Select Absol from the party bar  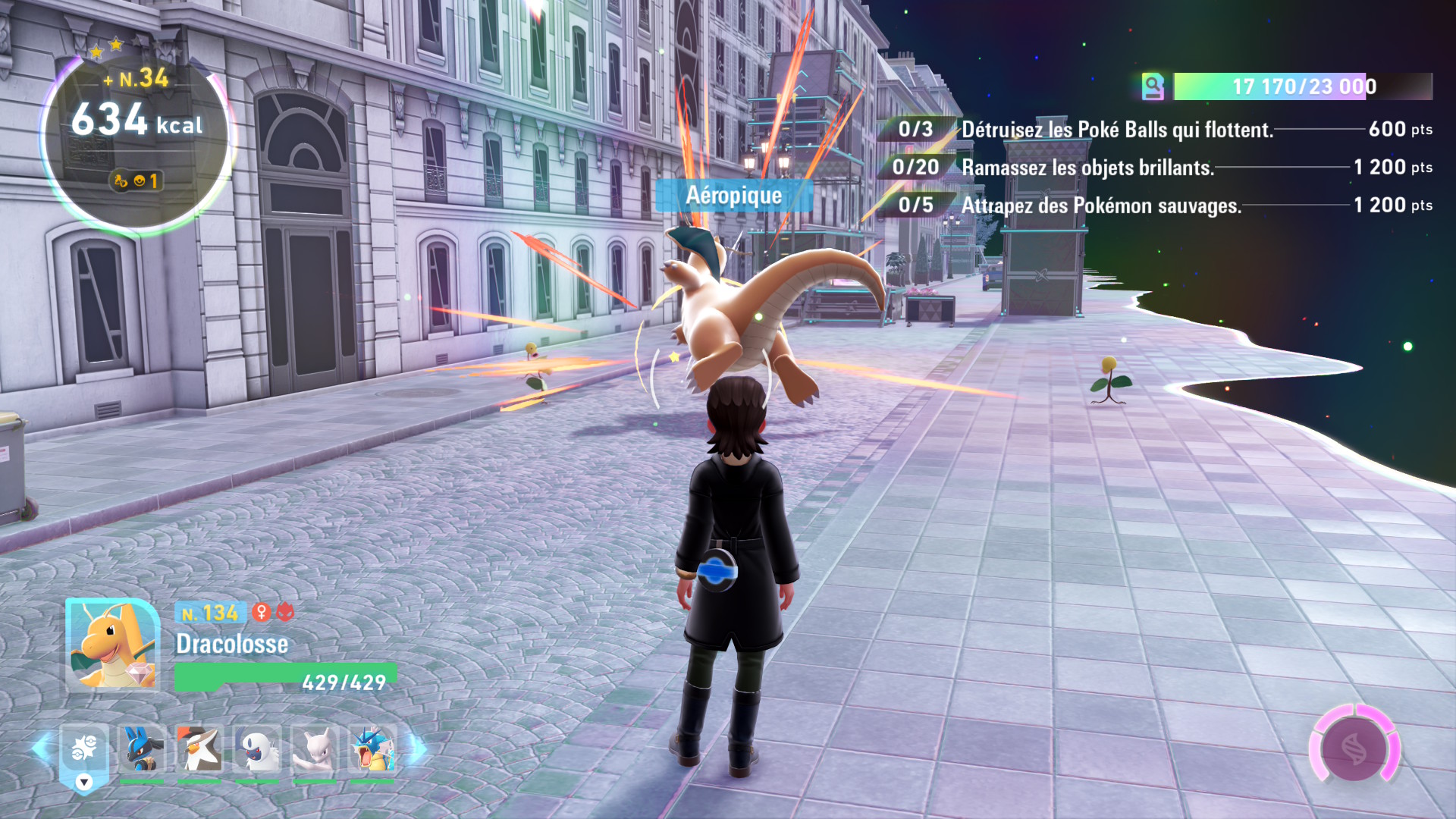[257, 748]
